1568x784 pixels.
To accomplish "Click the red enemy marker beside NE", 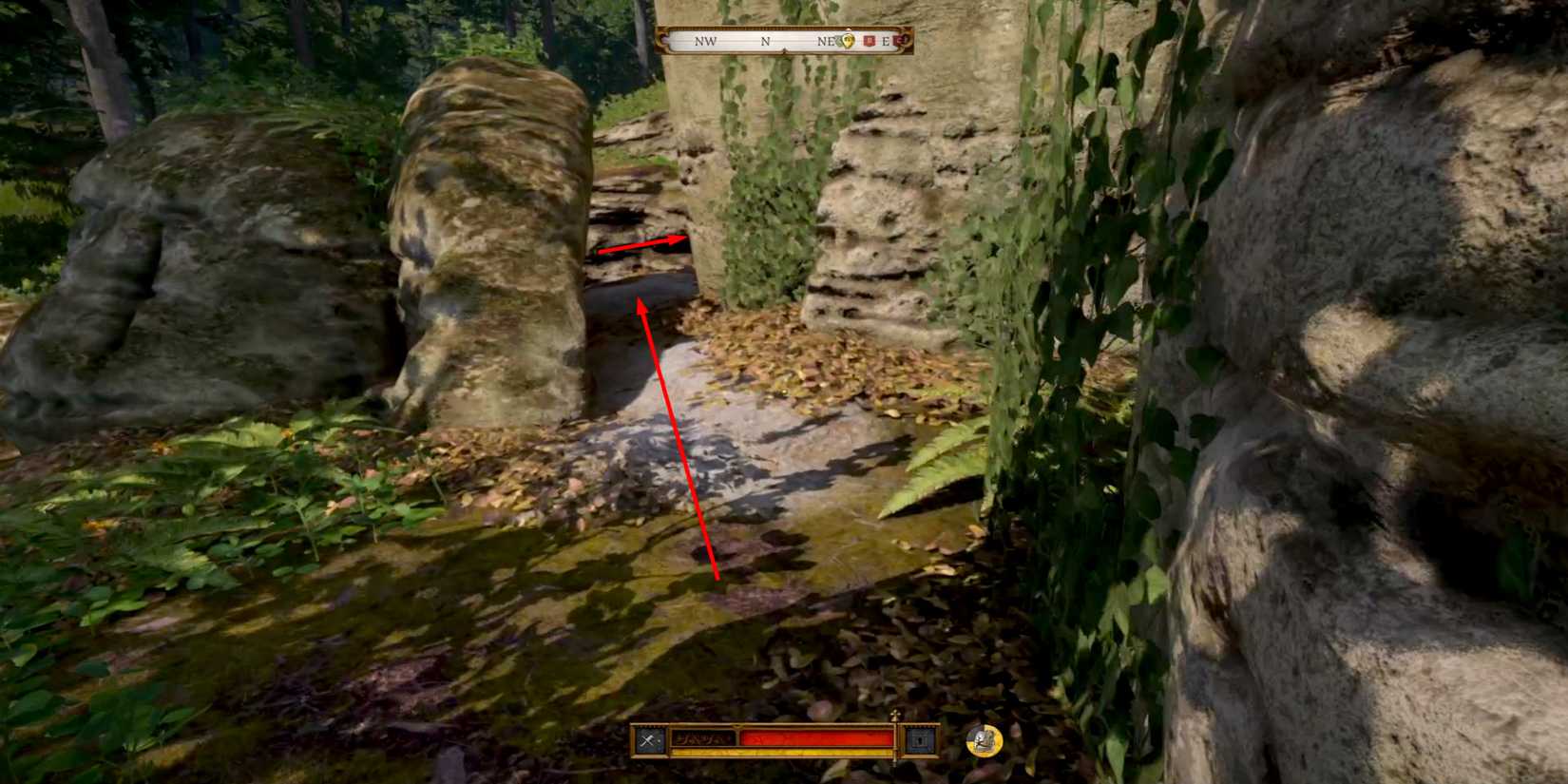I will [869, 41].
